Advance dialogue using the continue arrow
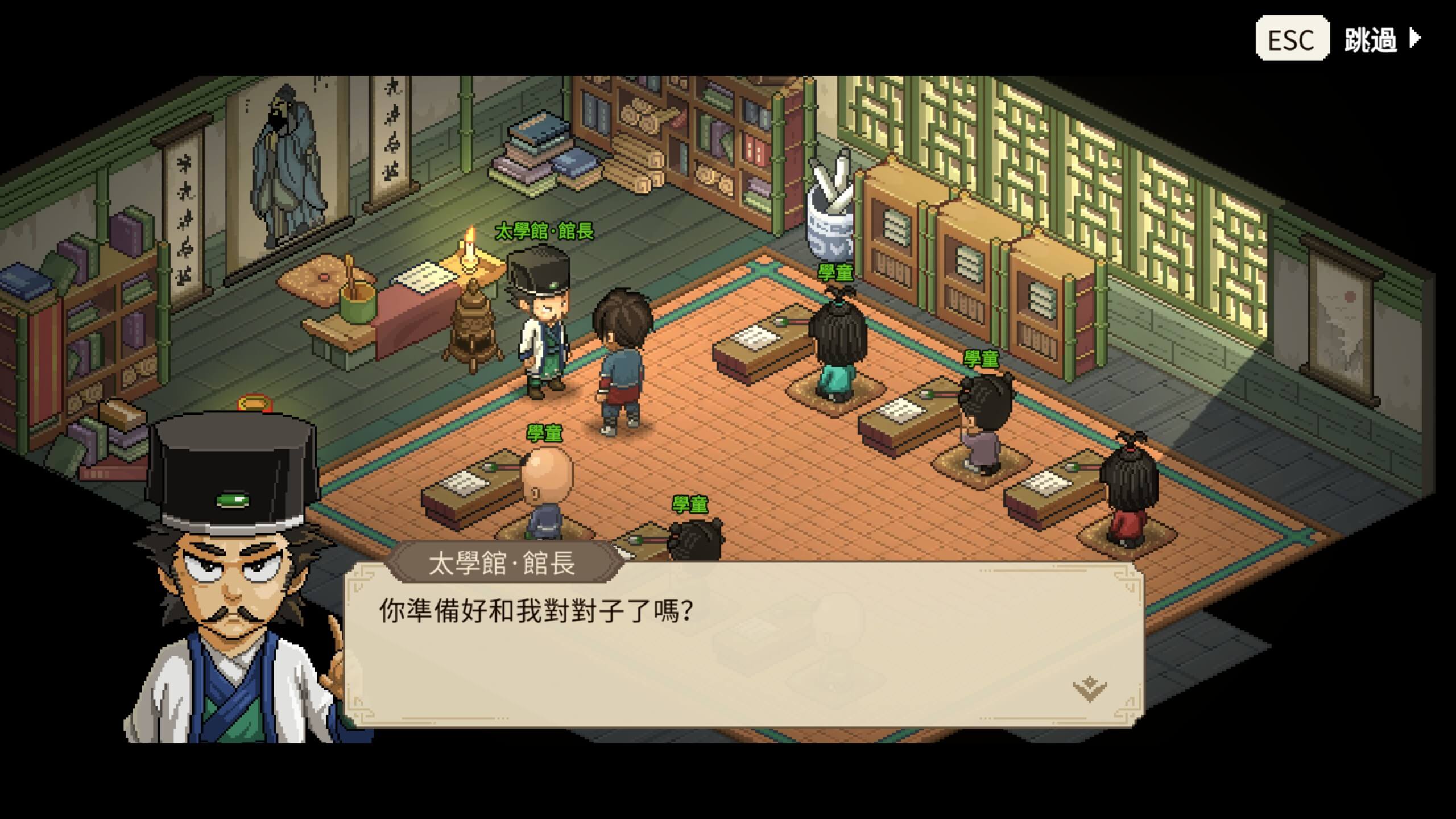 1089,689
